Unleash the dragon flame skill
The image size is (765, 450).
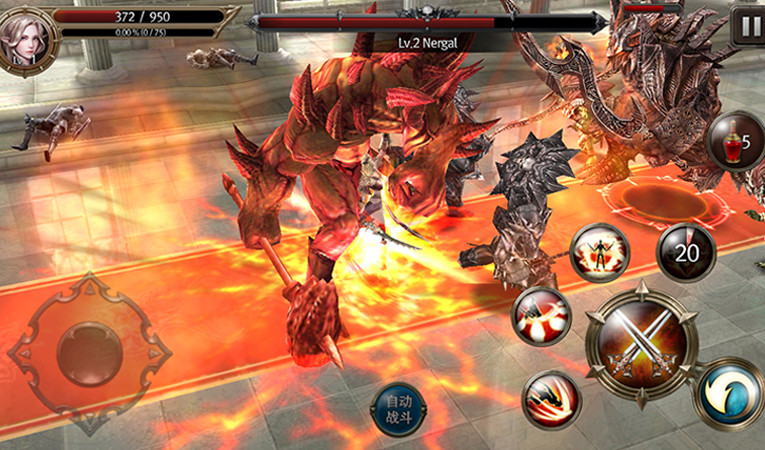click(x=552, y=400)
